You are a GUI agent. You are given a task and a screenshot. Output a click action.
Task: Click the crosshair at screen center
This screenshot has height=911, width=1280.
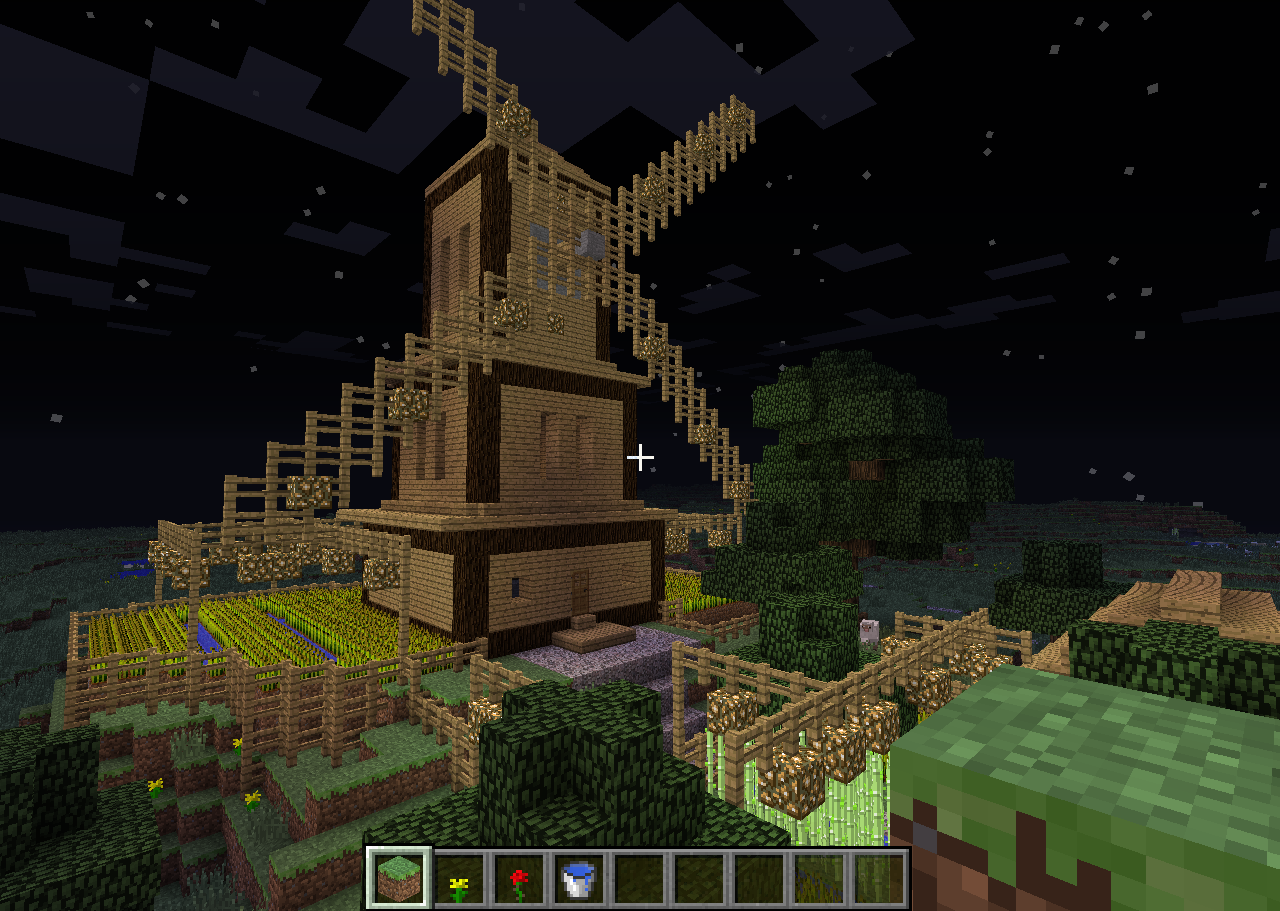pos(640,456)
